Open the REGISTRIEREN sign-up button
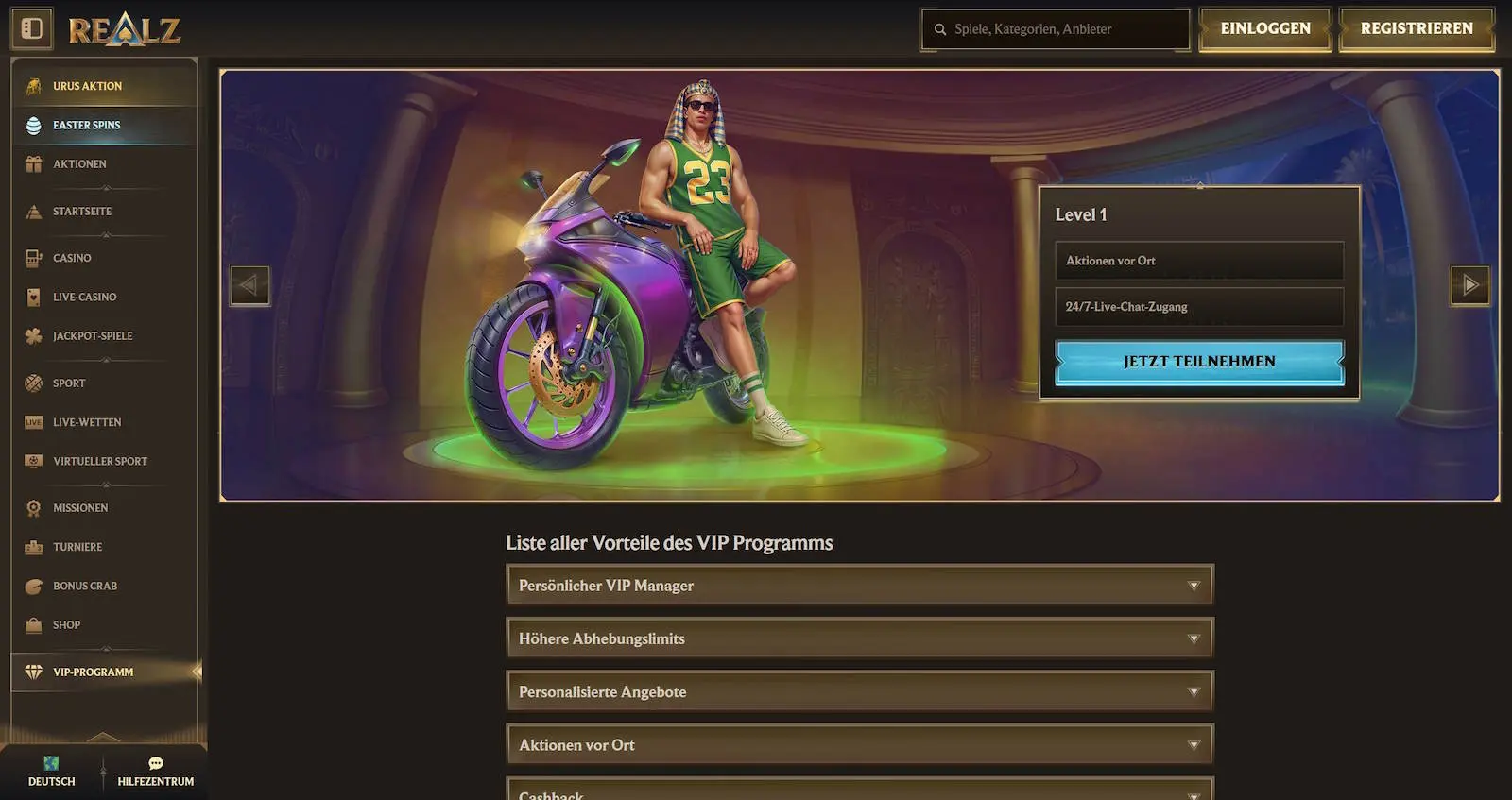Screen dimensions: 1512x800 (1416, 28)
